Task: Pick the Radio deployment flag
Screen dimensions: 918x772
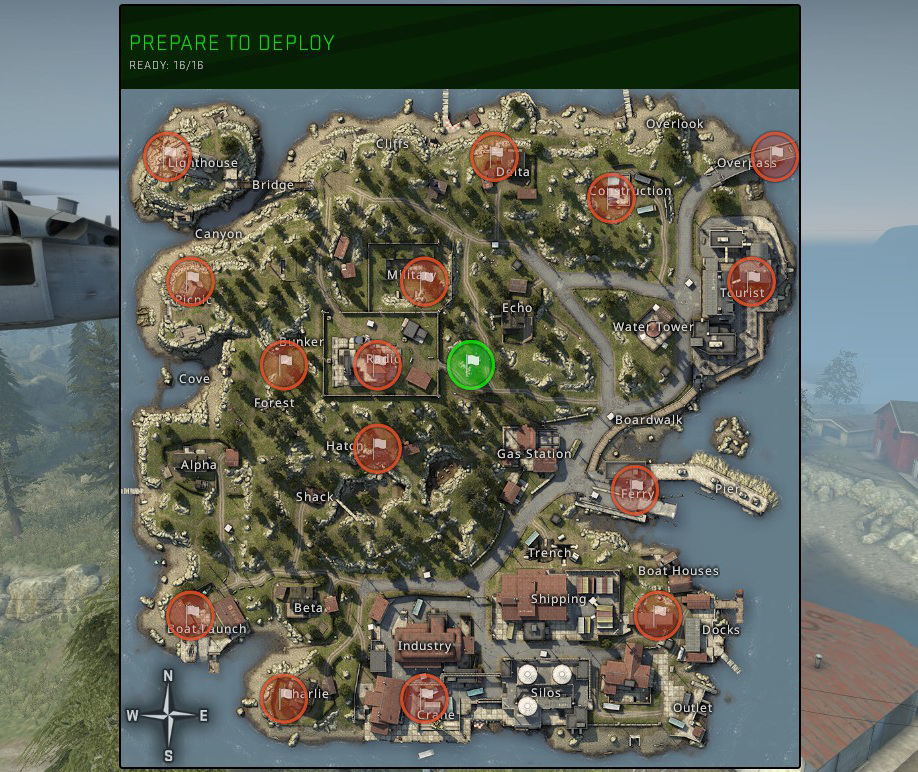Action: pos(377,364)
